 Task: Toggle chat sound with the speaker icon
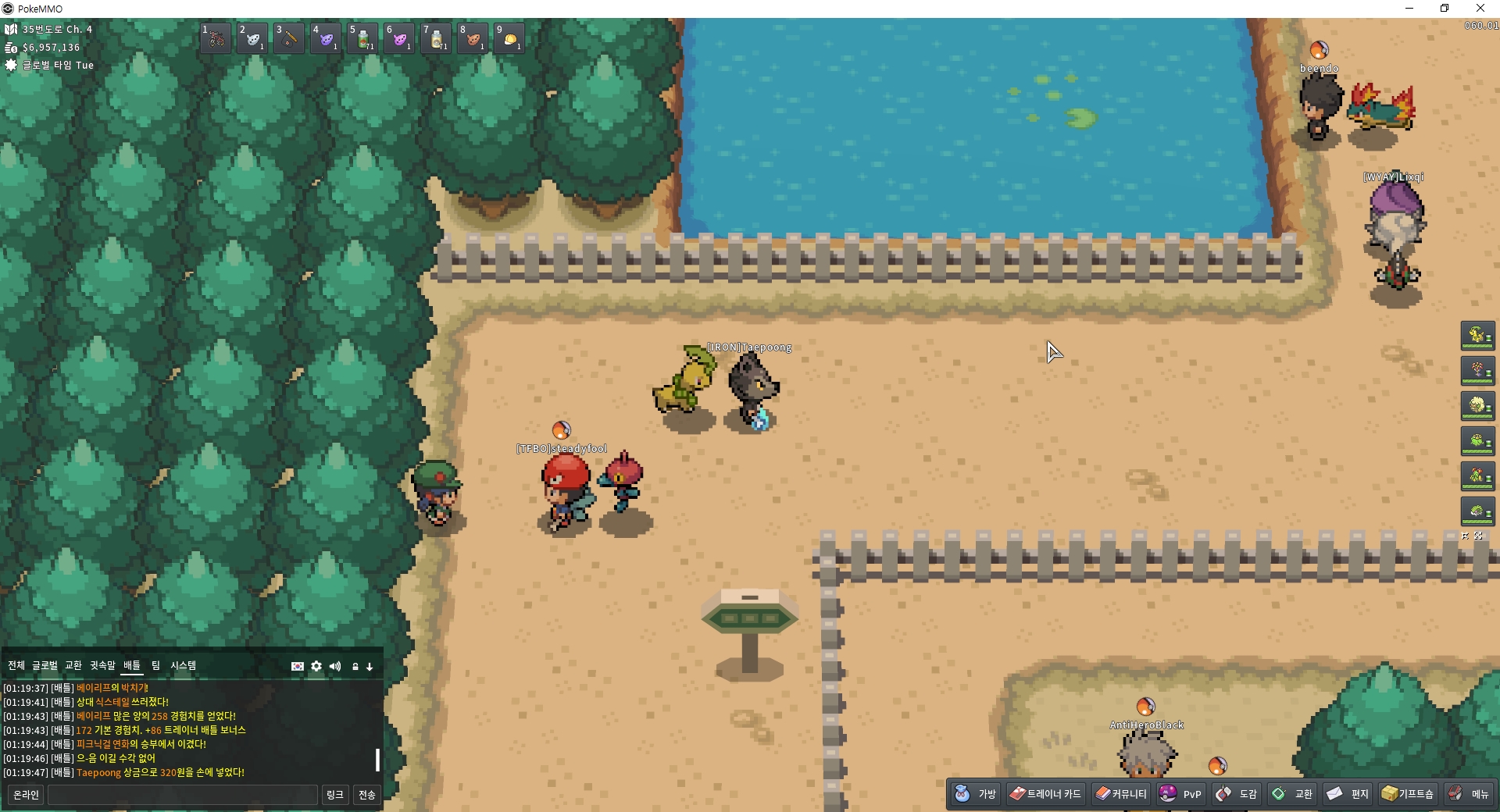click(335, 666)
